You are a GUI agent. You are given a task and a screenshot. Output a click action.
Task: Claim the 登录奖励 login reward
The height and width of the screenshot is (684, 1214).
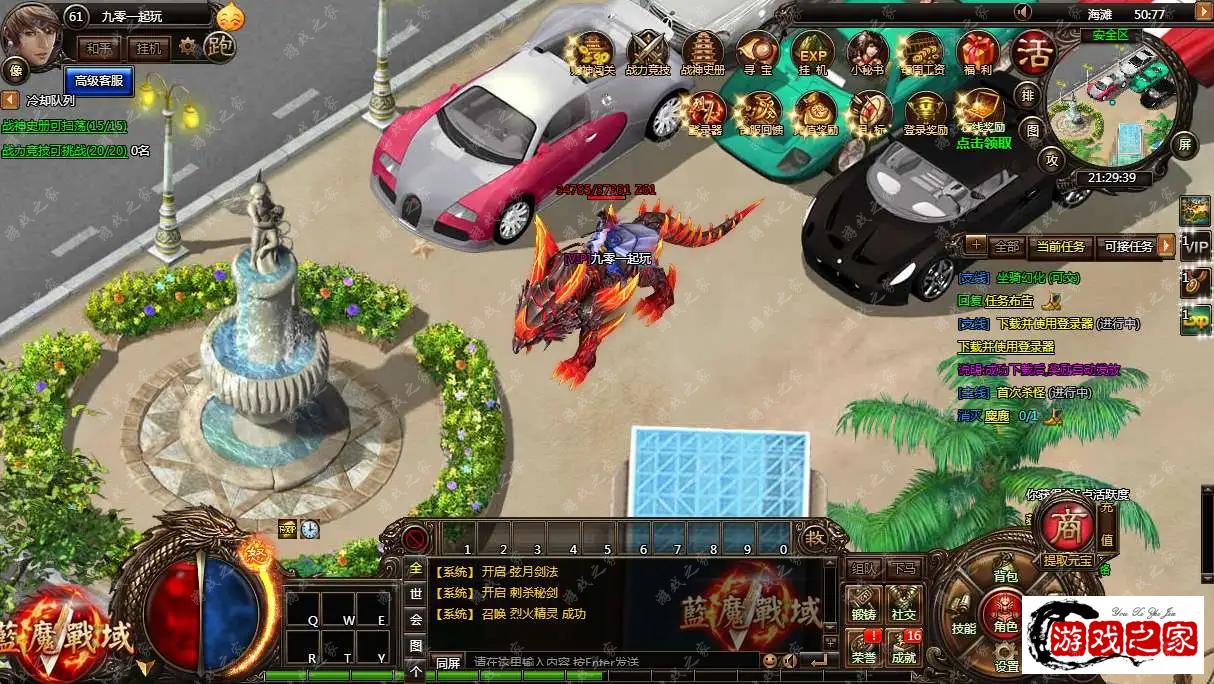[925, 112]
